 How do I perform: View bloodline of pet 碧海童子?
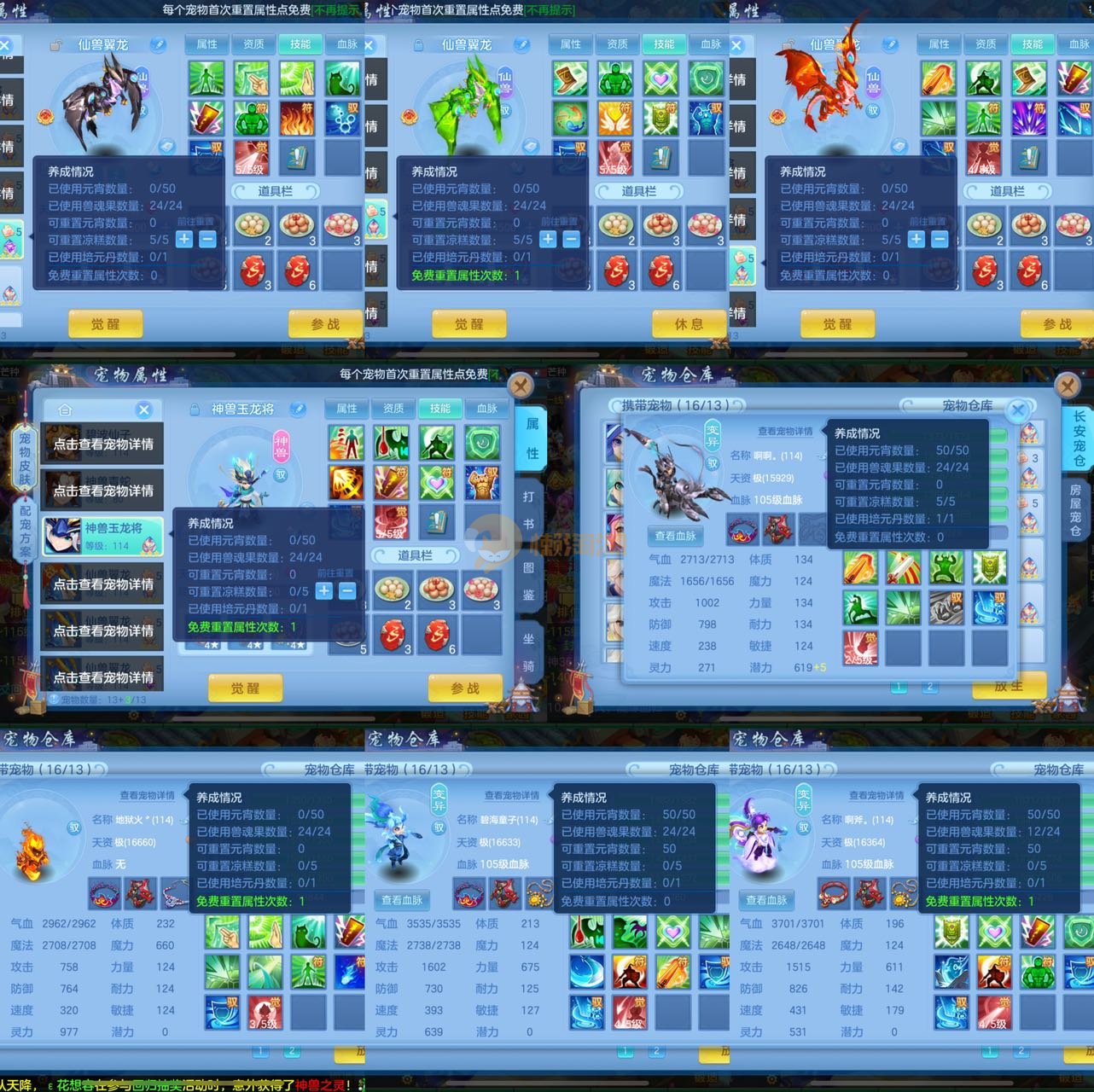click(x=402, y=899)
